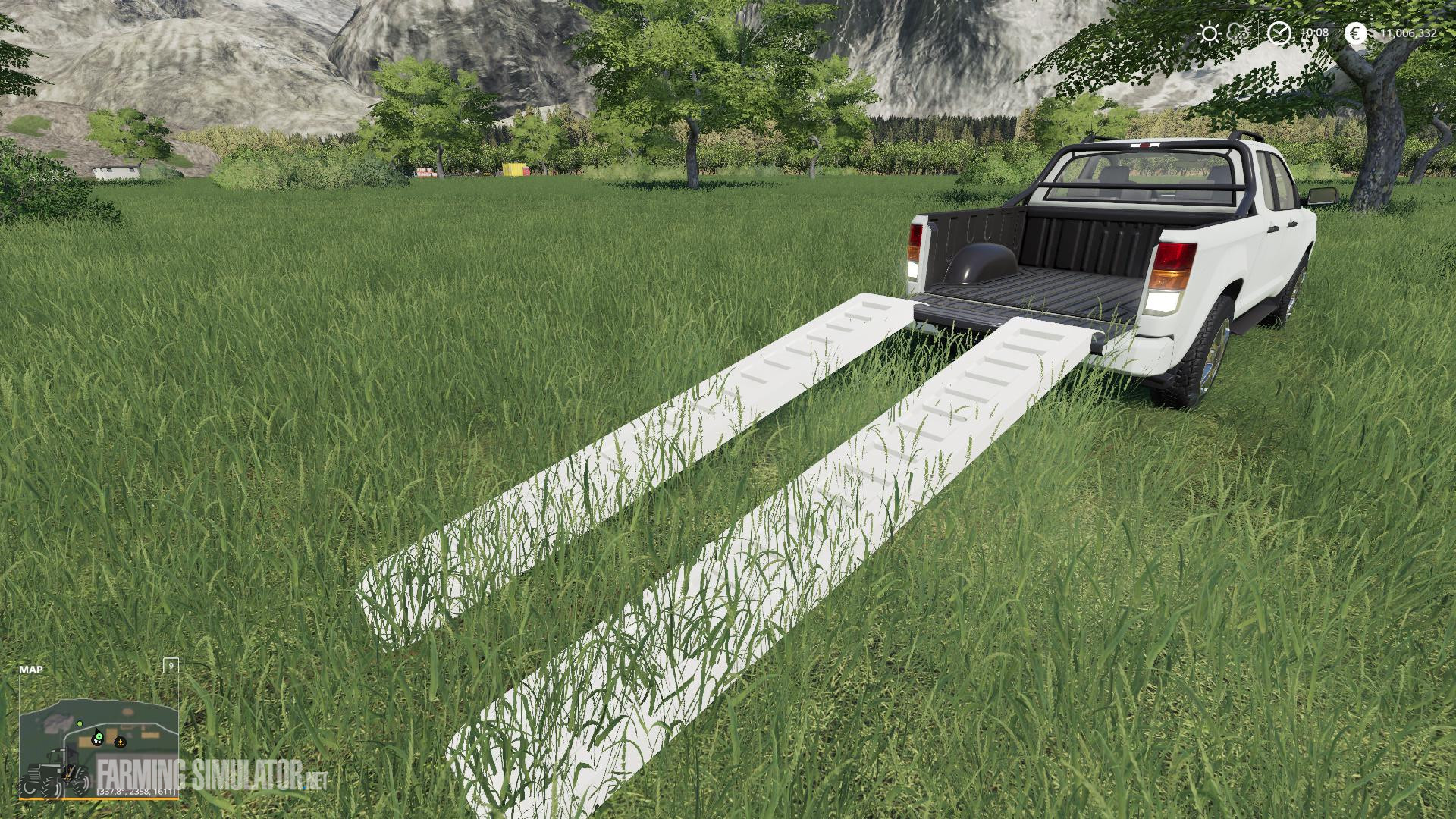Open the clock icon next to 10:08

1279,33
